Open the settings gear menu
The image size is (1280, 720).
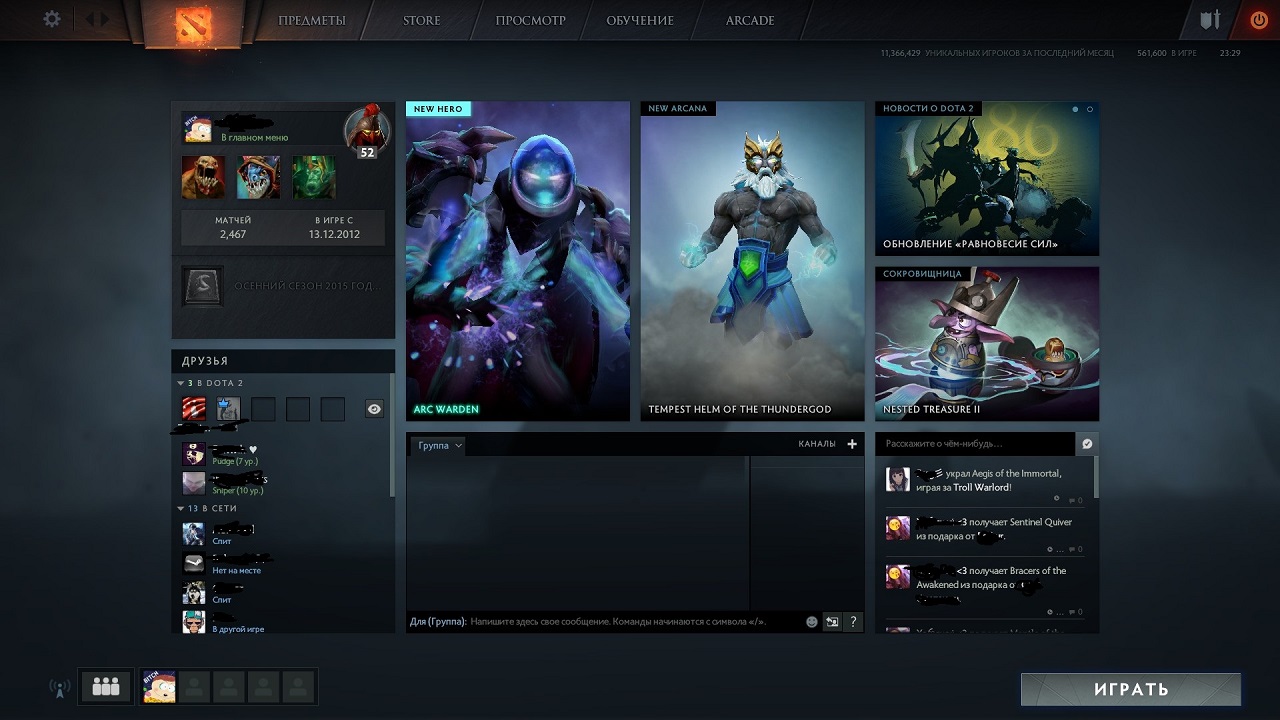tap(52, 20)
